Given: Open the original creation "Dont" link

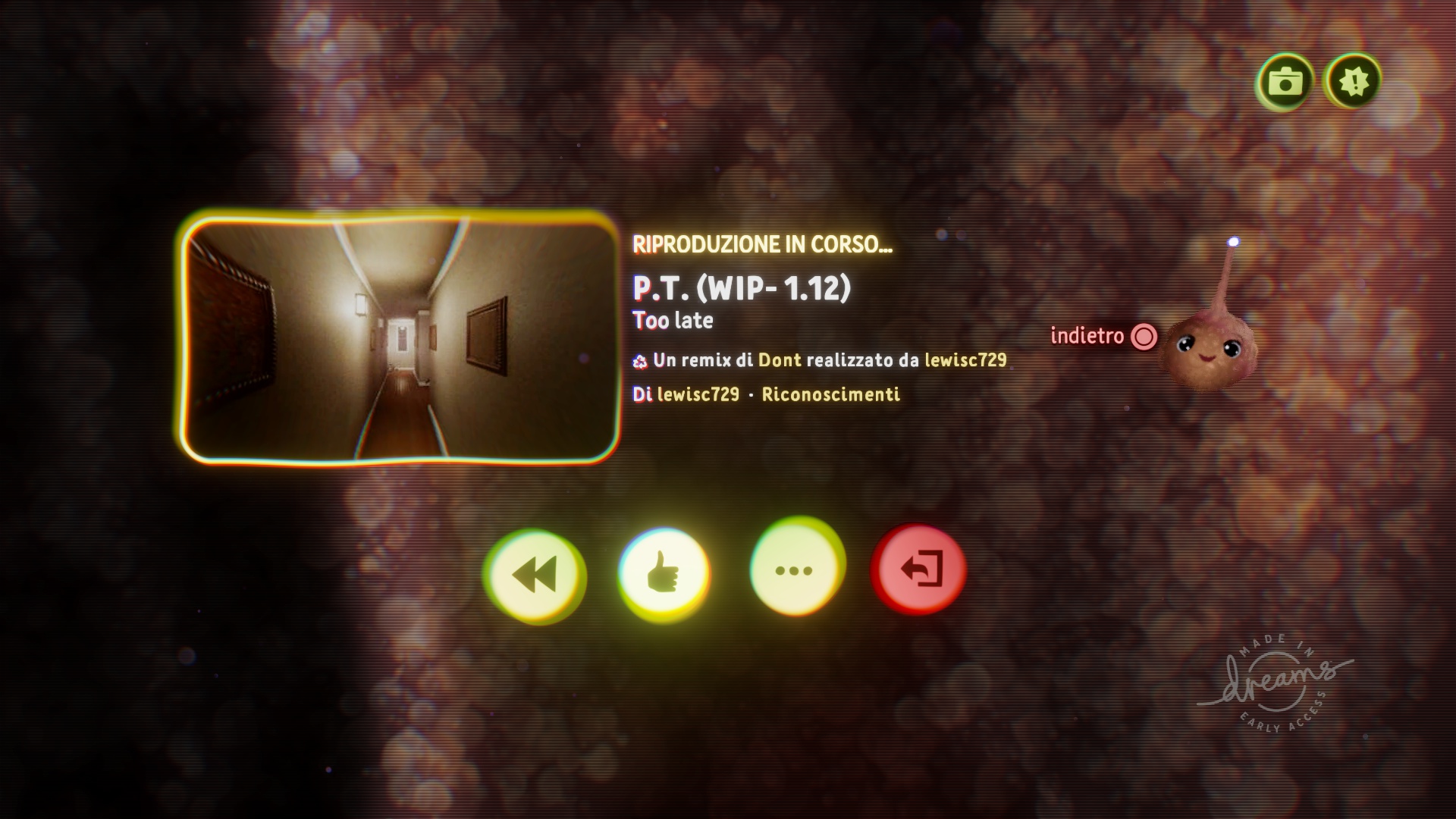Looking at the screenshot, I should [780, 360].
